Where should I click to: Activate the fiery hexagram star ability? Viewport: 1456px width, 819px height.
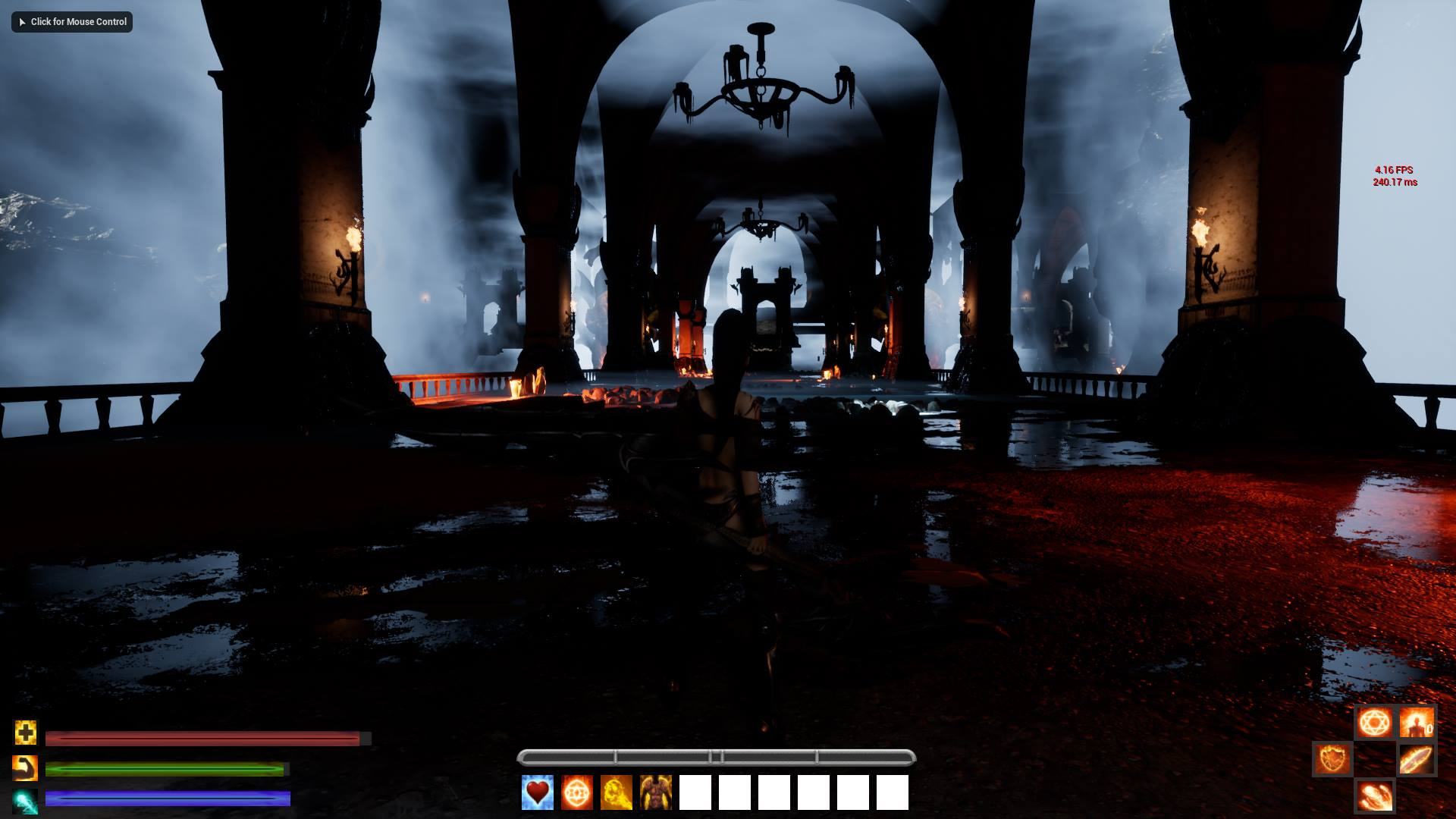[x=1374, y=724]
